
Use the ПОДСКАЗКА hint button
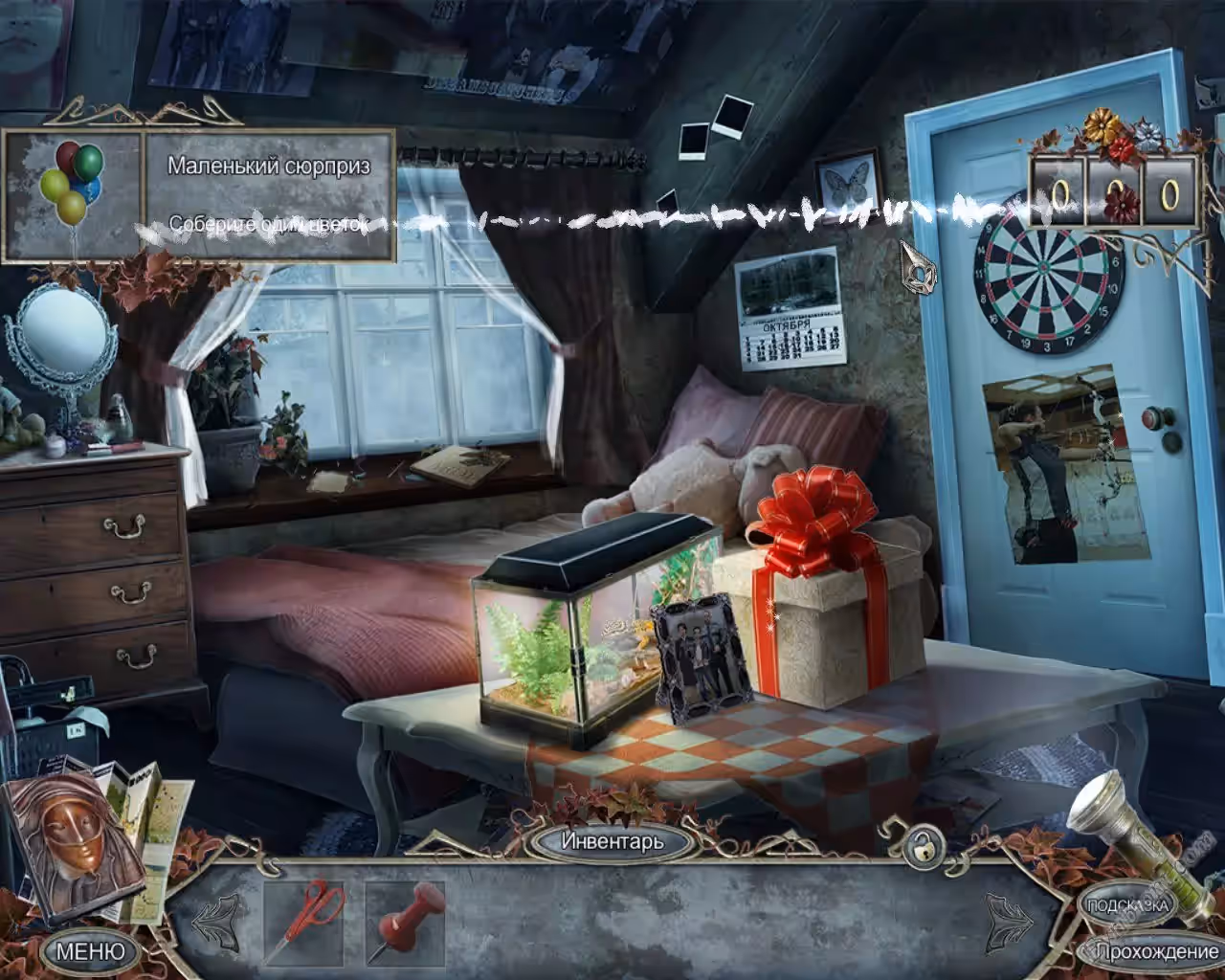pyautogui.click(x=1126, y=905)
